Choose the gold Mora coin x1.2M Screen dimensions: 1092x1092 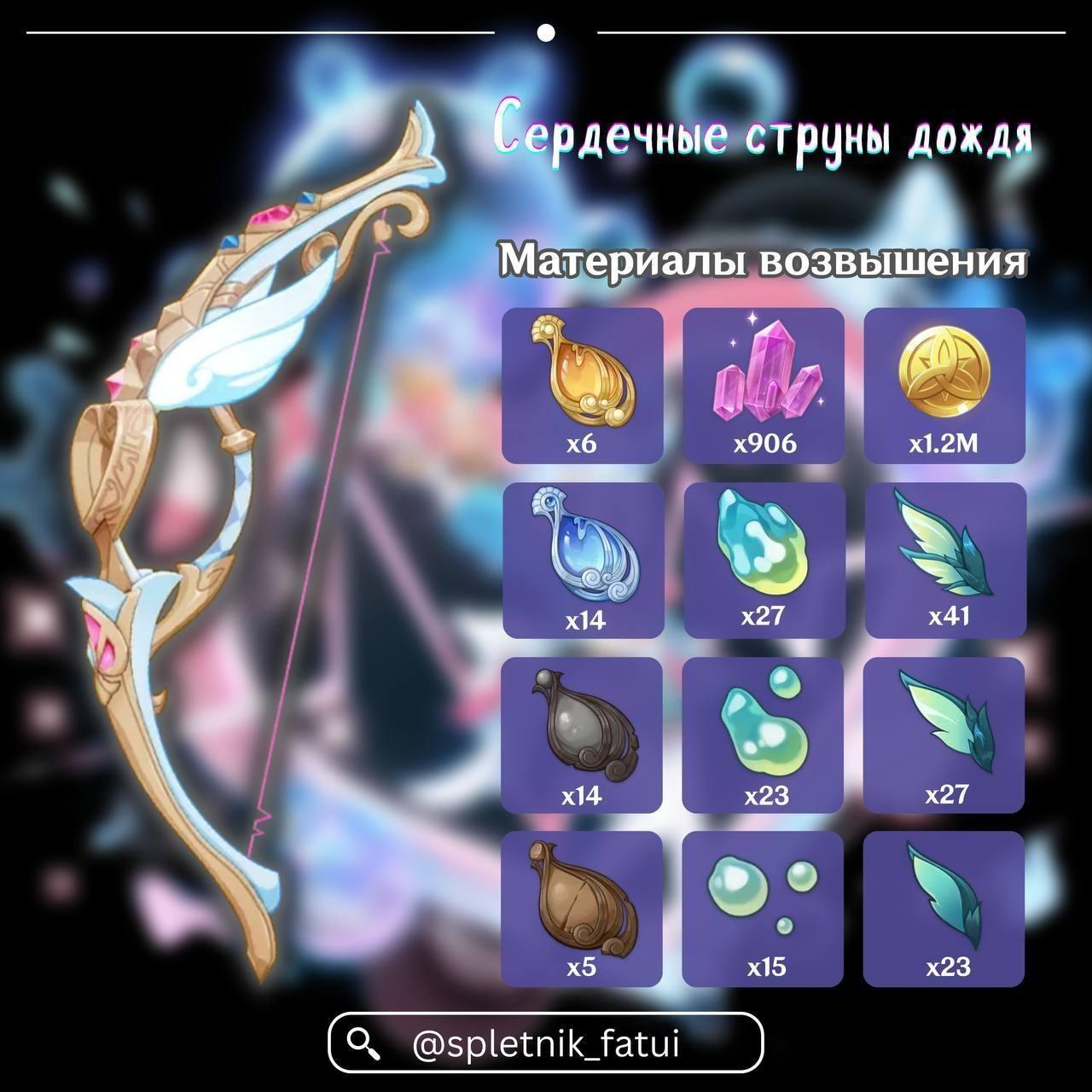[944, 386]
